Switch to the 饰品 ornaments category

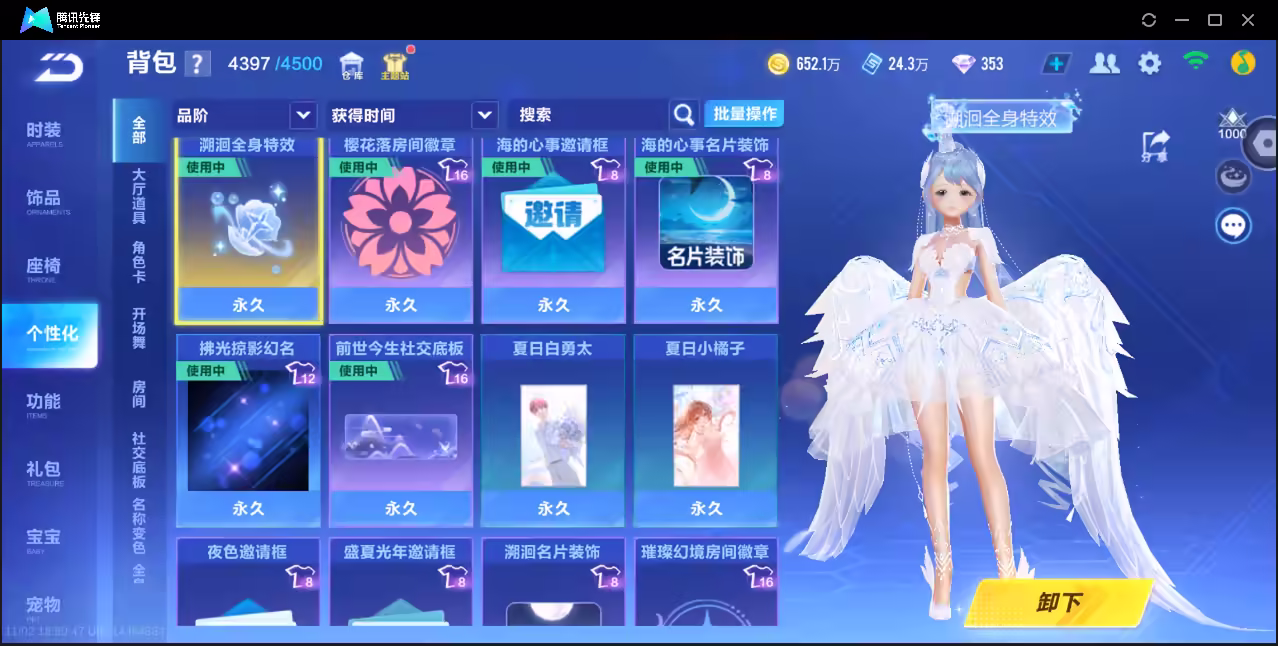coord(44,200)
